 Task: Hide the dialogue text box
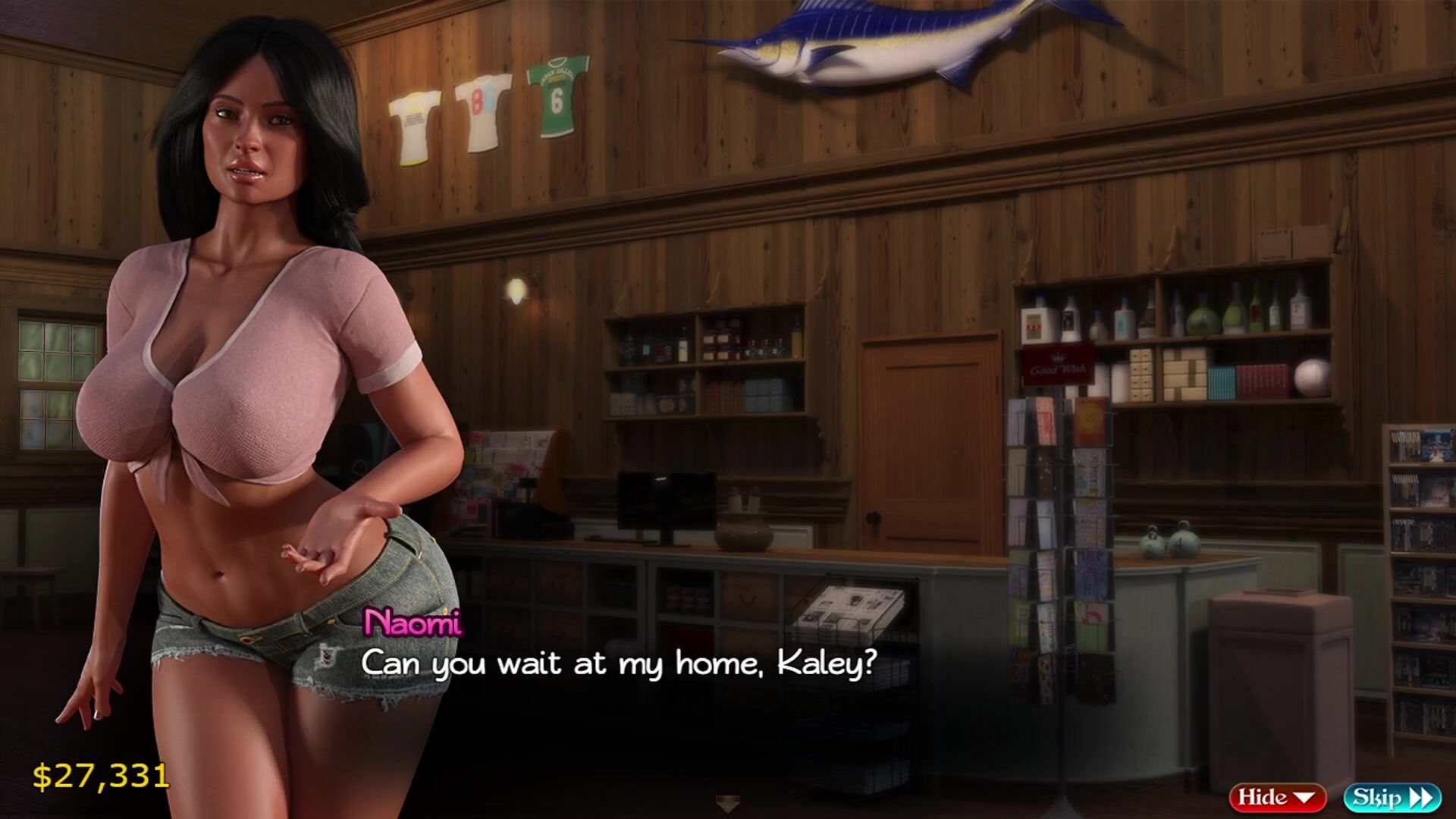(1276, 797)
